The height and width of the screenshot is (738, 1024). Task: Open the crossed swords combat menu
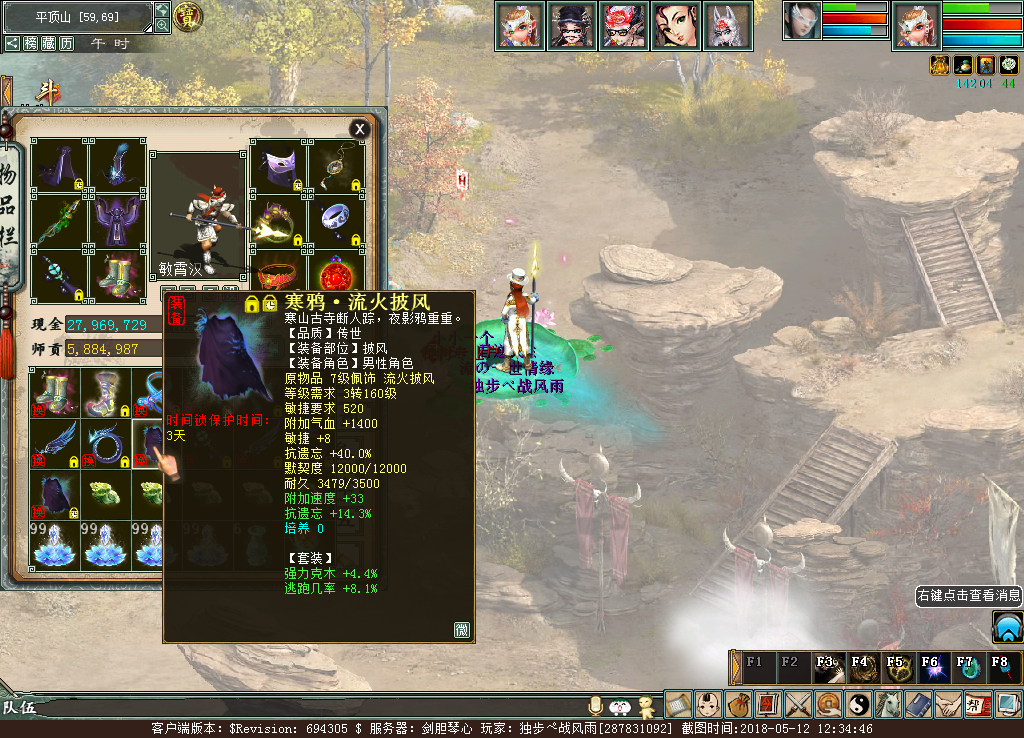pyautogui.click(x=798, y=704)
